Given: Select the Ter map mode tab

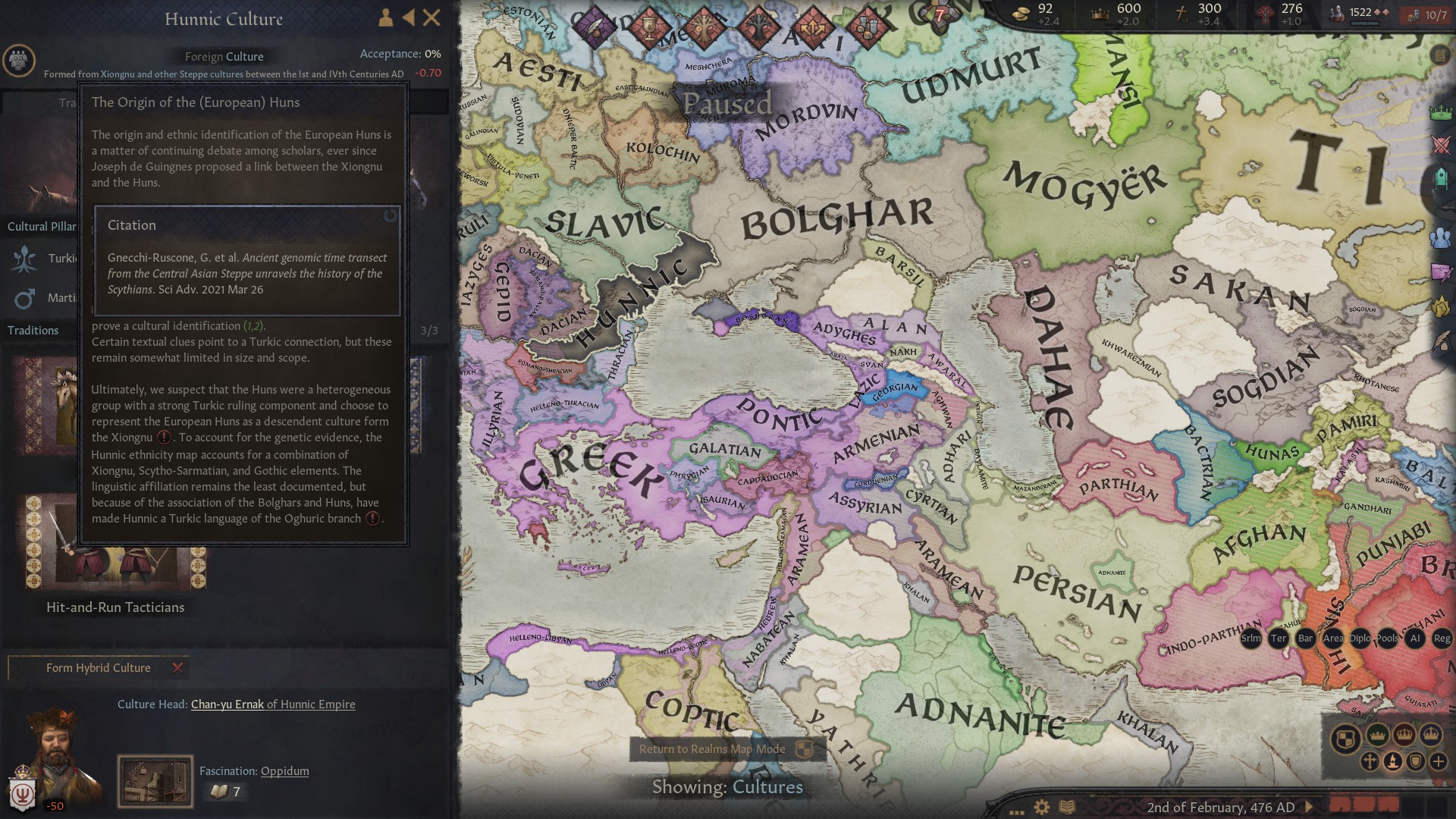Looking at the screenshot, I should [x=1279, y=639].
